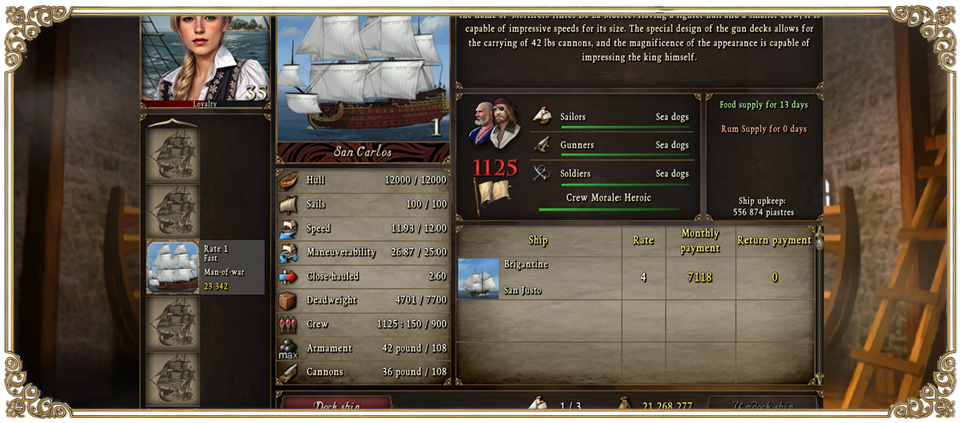The image size is (960, 423).
Task: Click the Return payment column header
Action: tap(774, 241)
